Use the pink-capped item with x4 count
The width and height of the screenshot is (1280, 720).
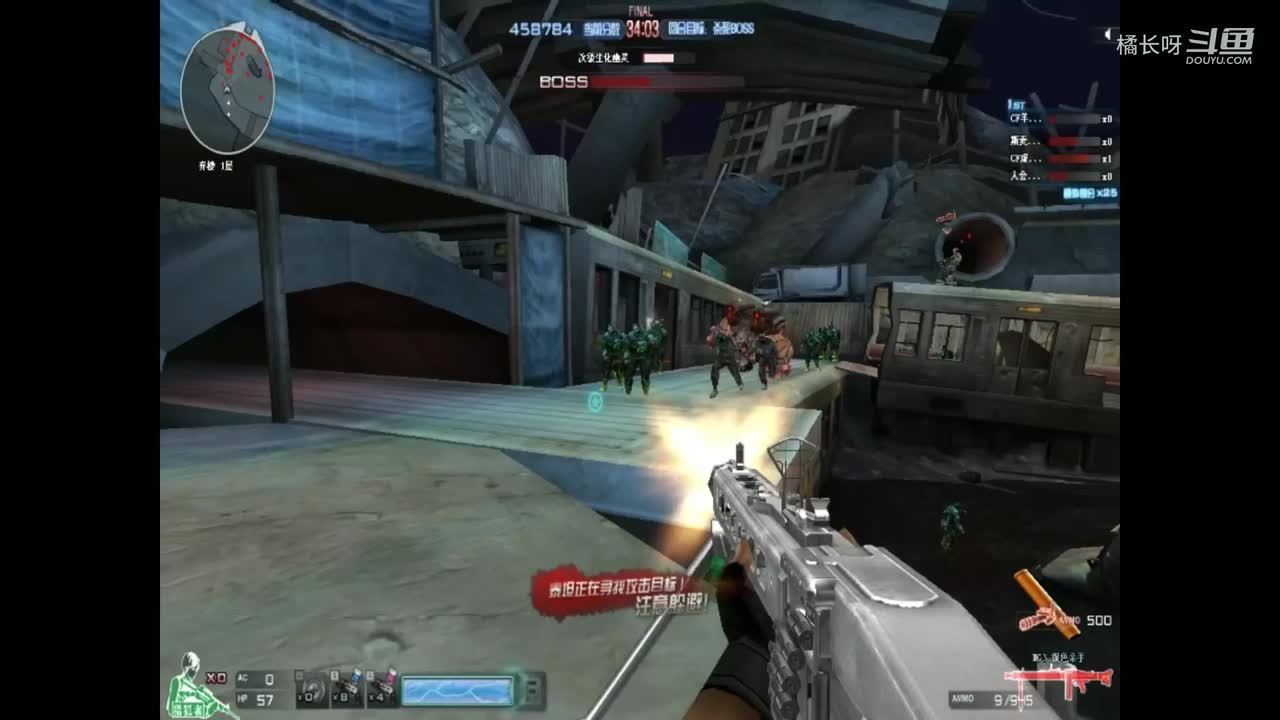pyautogui.click(x=383, y=690)
